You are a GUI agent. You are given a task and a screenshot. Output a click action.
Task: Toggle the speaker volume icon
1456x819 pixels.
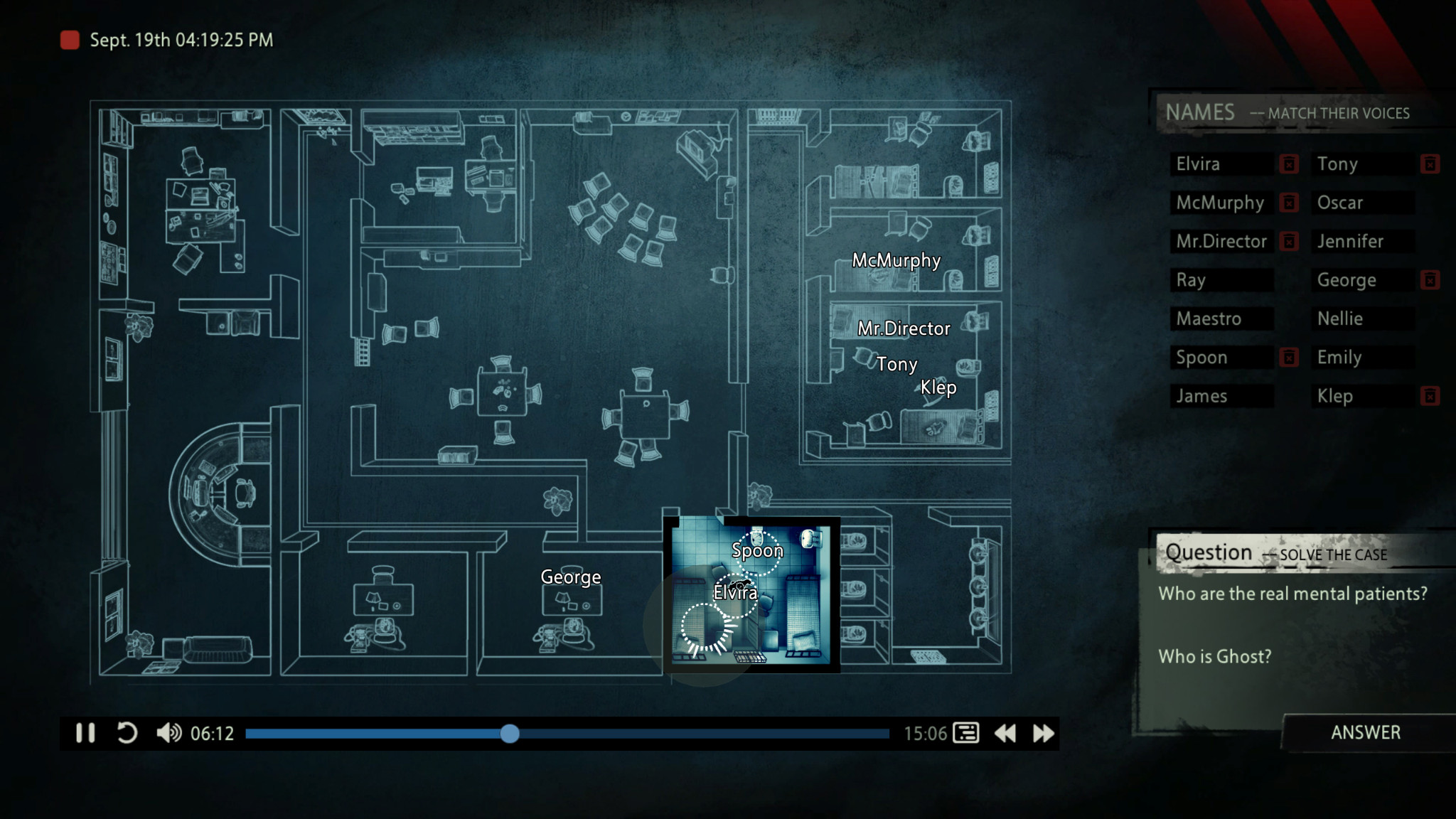coord(168,733)
